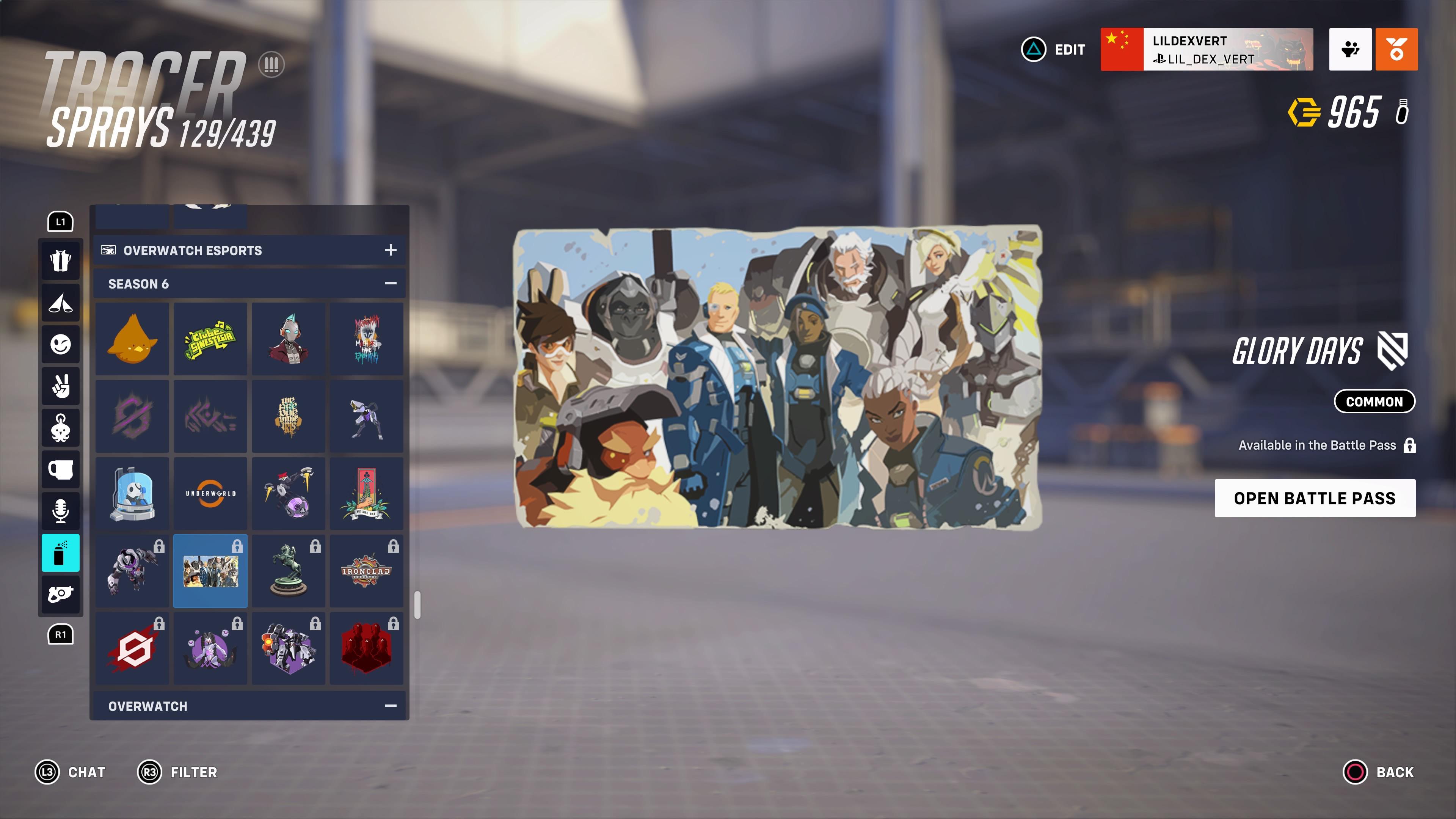This screenshot has width=1456, height=819.
Task: Open the Weapon Skins category
Action: click(61, 594)
